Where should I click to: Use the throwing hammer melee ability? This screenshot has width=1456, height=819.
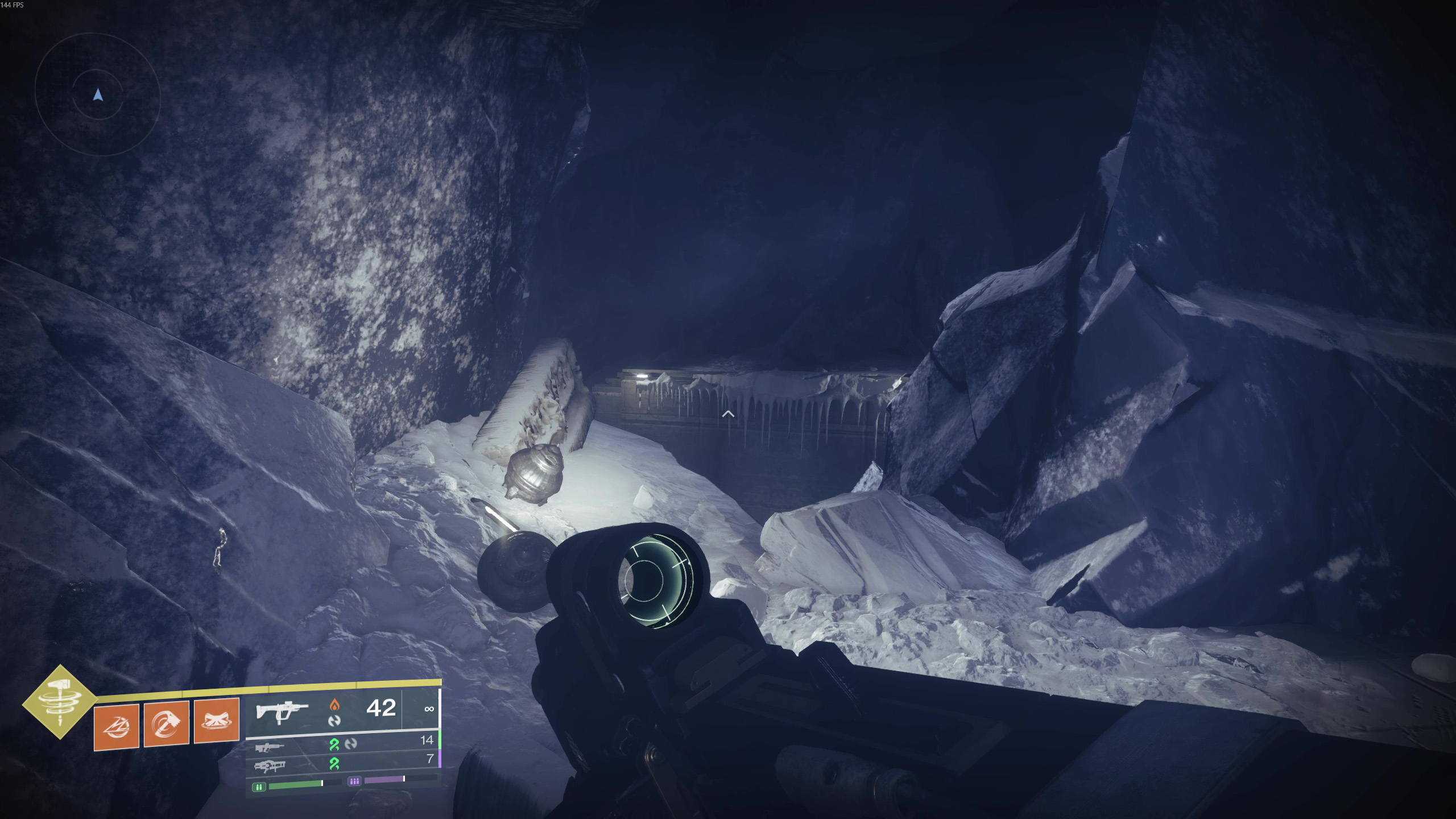[x=166, y=723]
